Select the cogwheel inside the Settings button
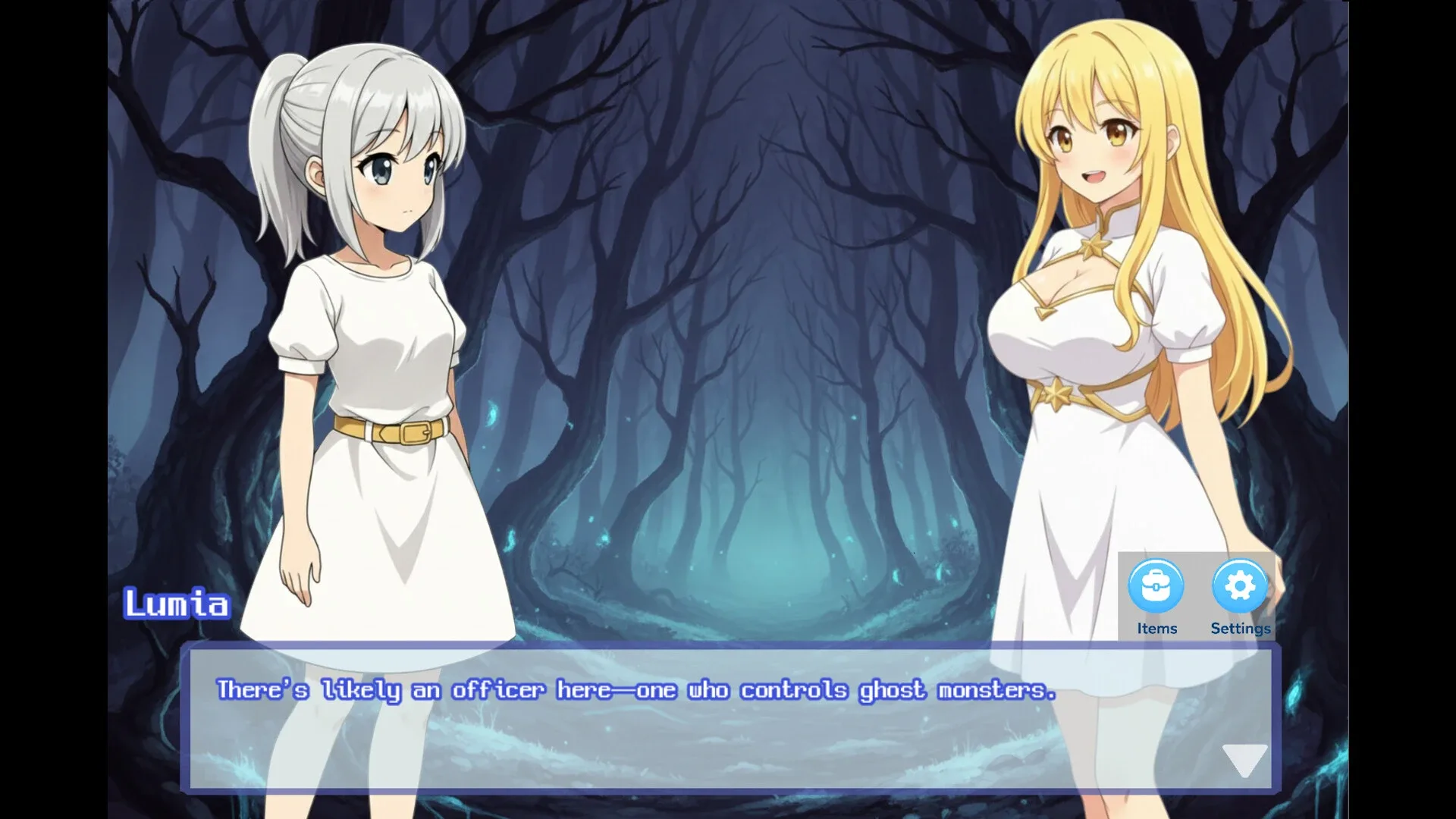Image resolution: width=1456 pixels, height=819 pixels. 1241,585
